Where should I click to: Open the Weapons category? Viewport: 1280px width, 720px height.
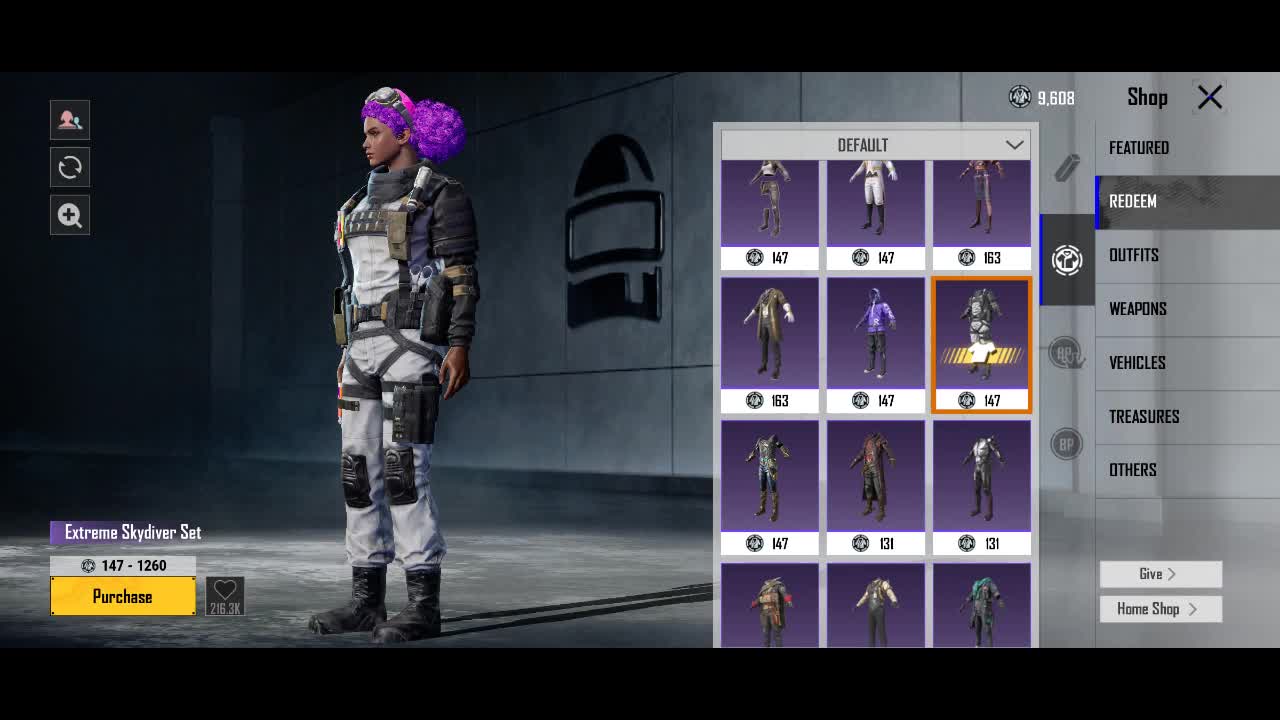pos(1137,309)
